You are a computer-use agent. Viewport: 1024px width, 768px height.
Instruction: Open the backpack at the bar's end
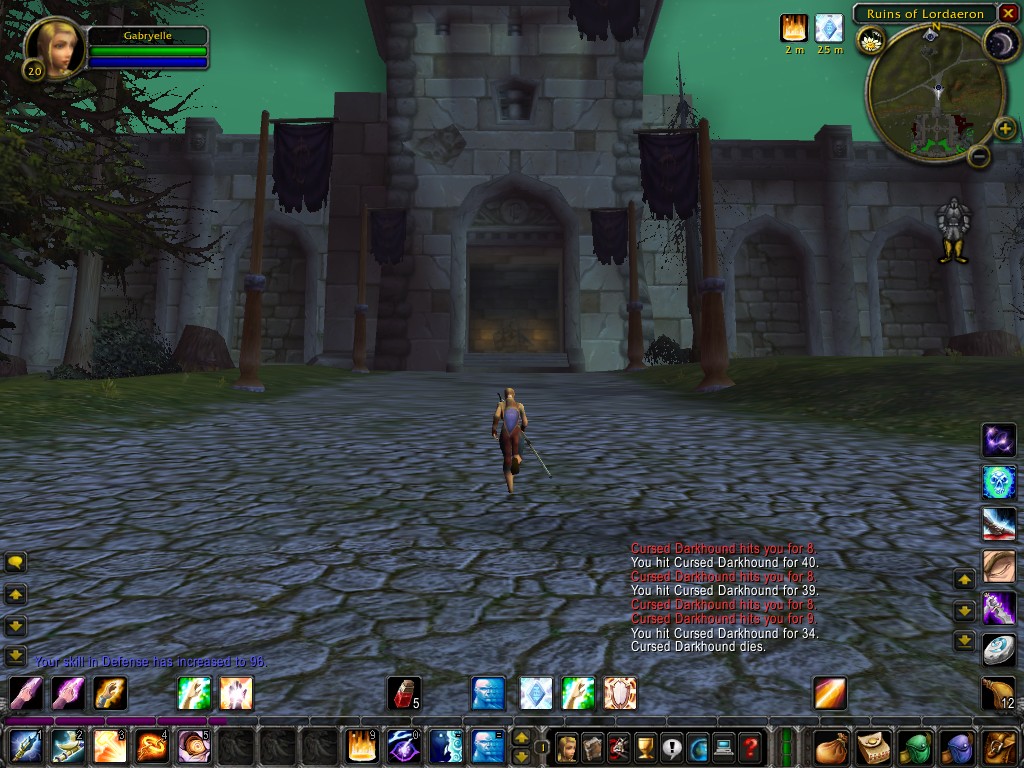coord(998,747)
